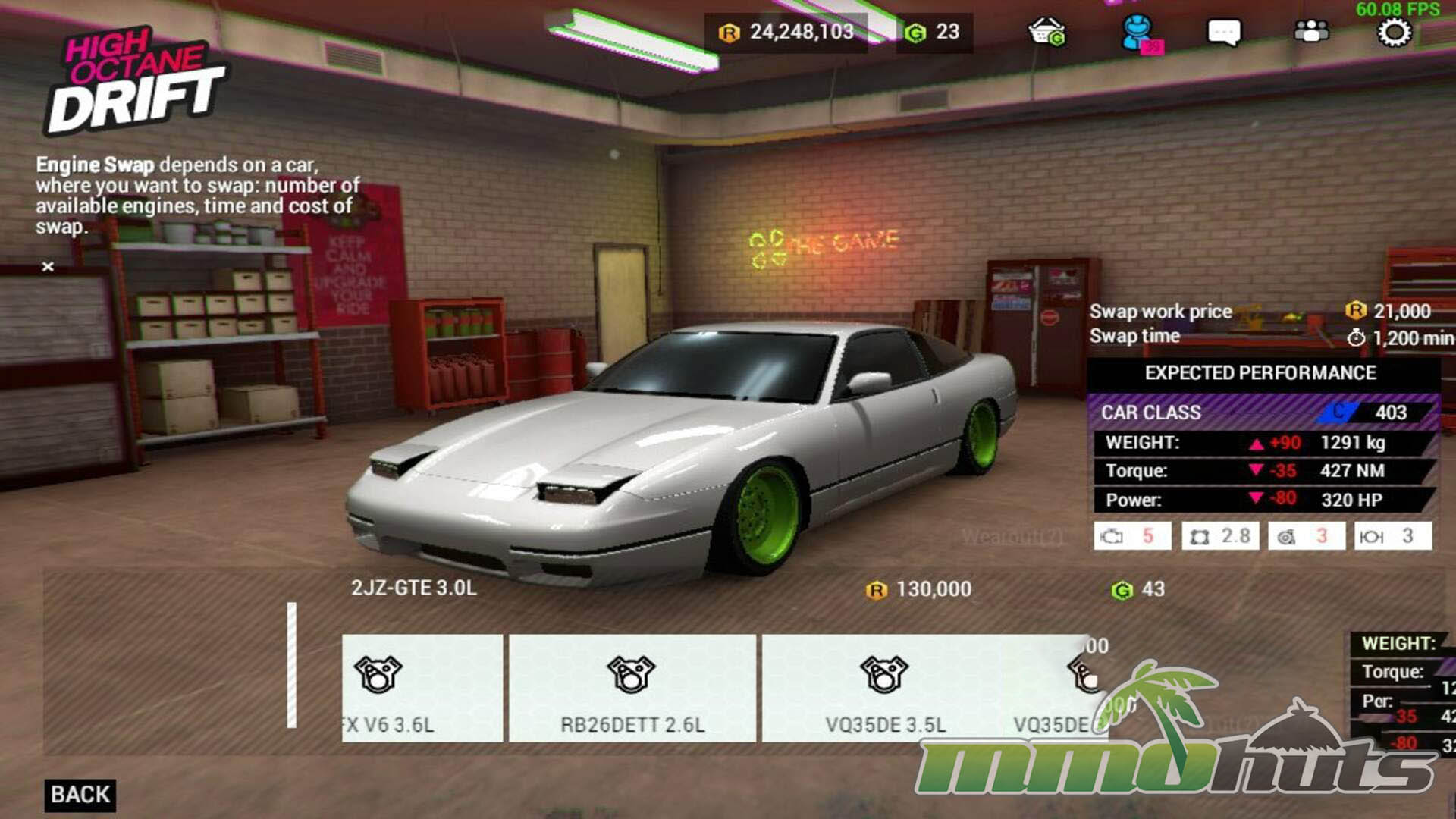Click the gold G currency counter
1456x819 pixels.
pos(934,33)
